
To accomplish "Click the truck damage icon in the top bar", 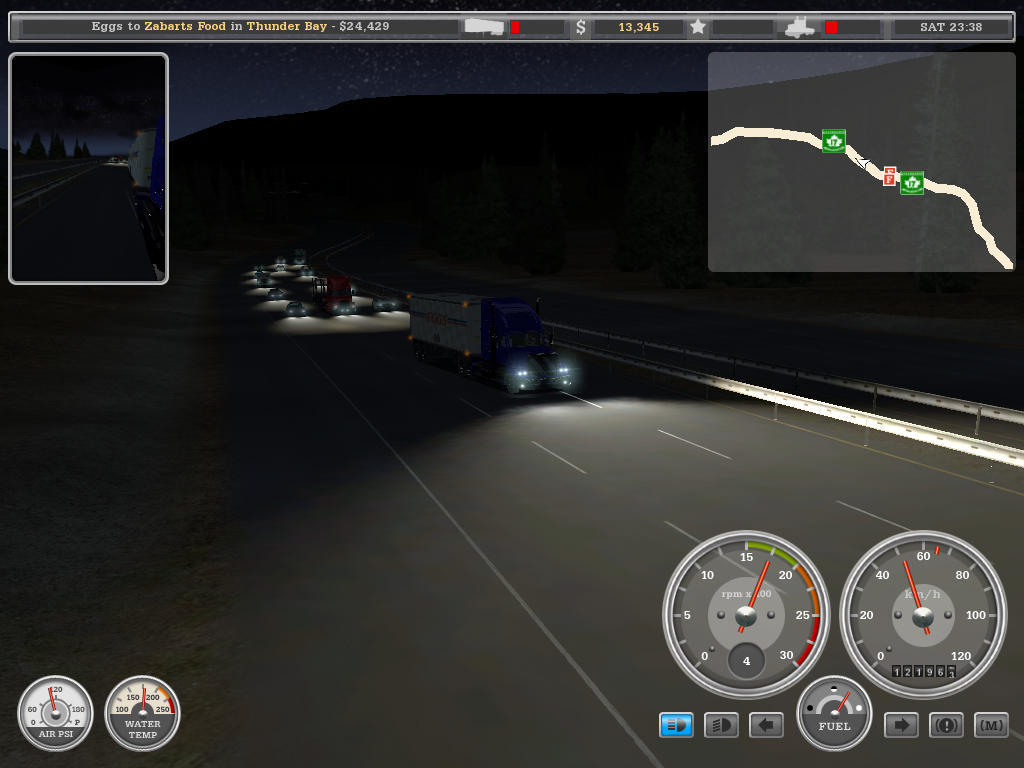I will point(800,27).
